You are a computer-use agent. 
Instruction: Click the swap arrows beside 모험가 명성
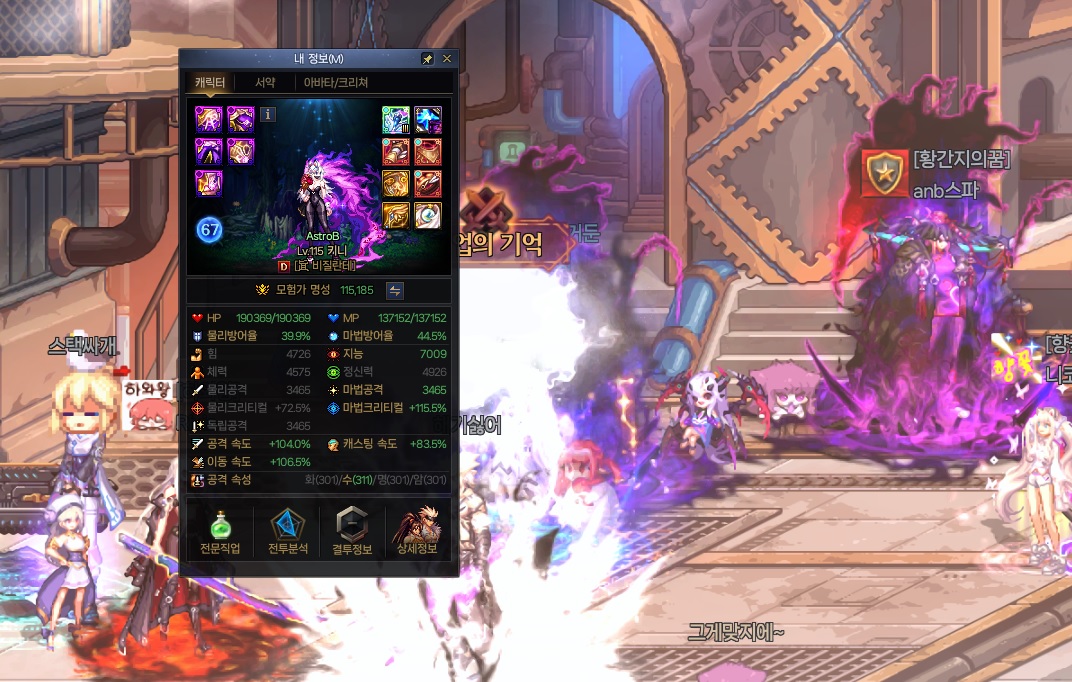coord(395,290)
